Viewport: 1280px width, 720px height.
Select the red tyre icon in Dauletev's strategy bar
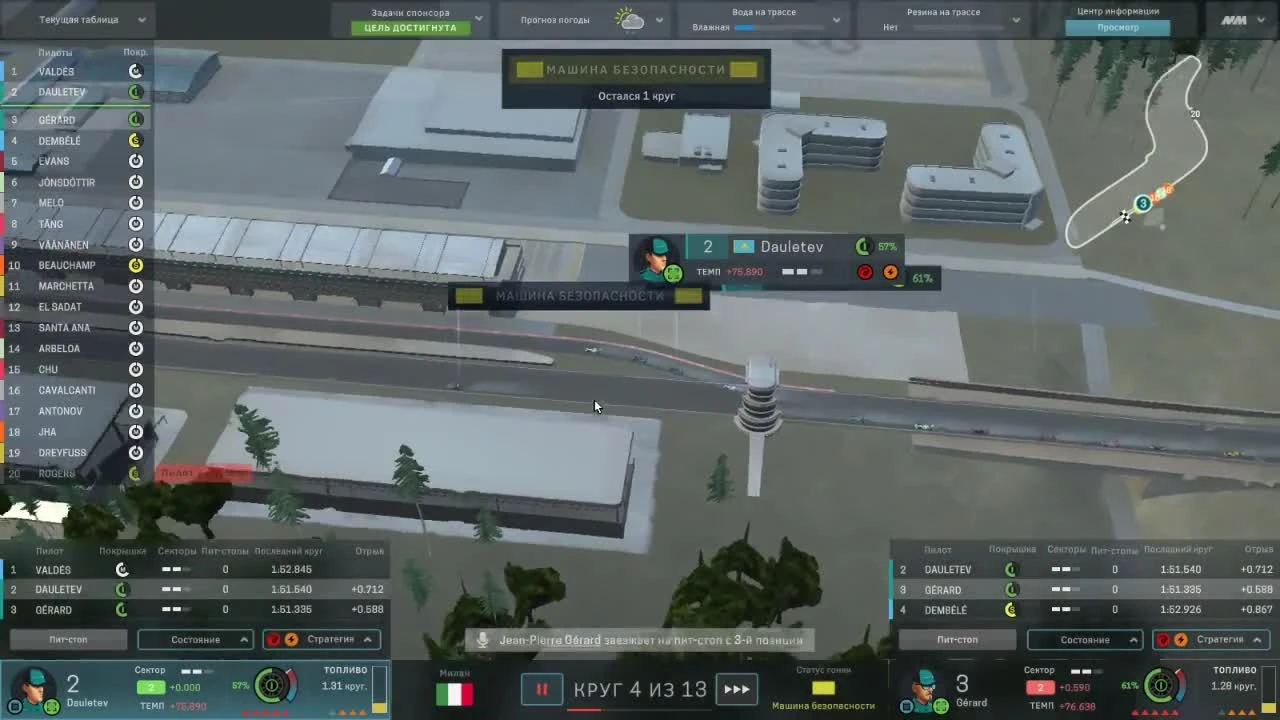tap(274, 639)
